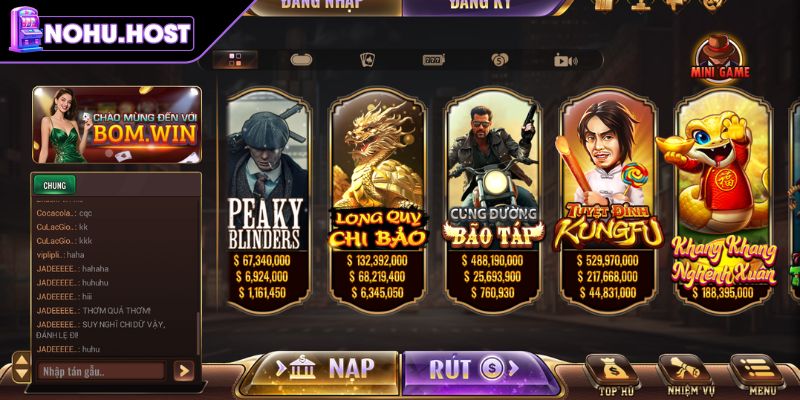This screenshot has width=800, height=400.
Task: Open the BOM.WIN welcome banner
Action: (116, 125)
